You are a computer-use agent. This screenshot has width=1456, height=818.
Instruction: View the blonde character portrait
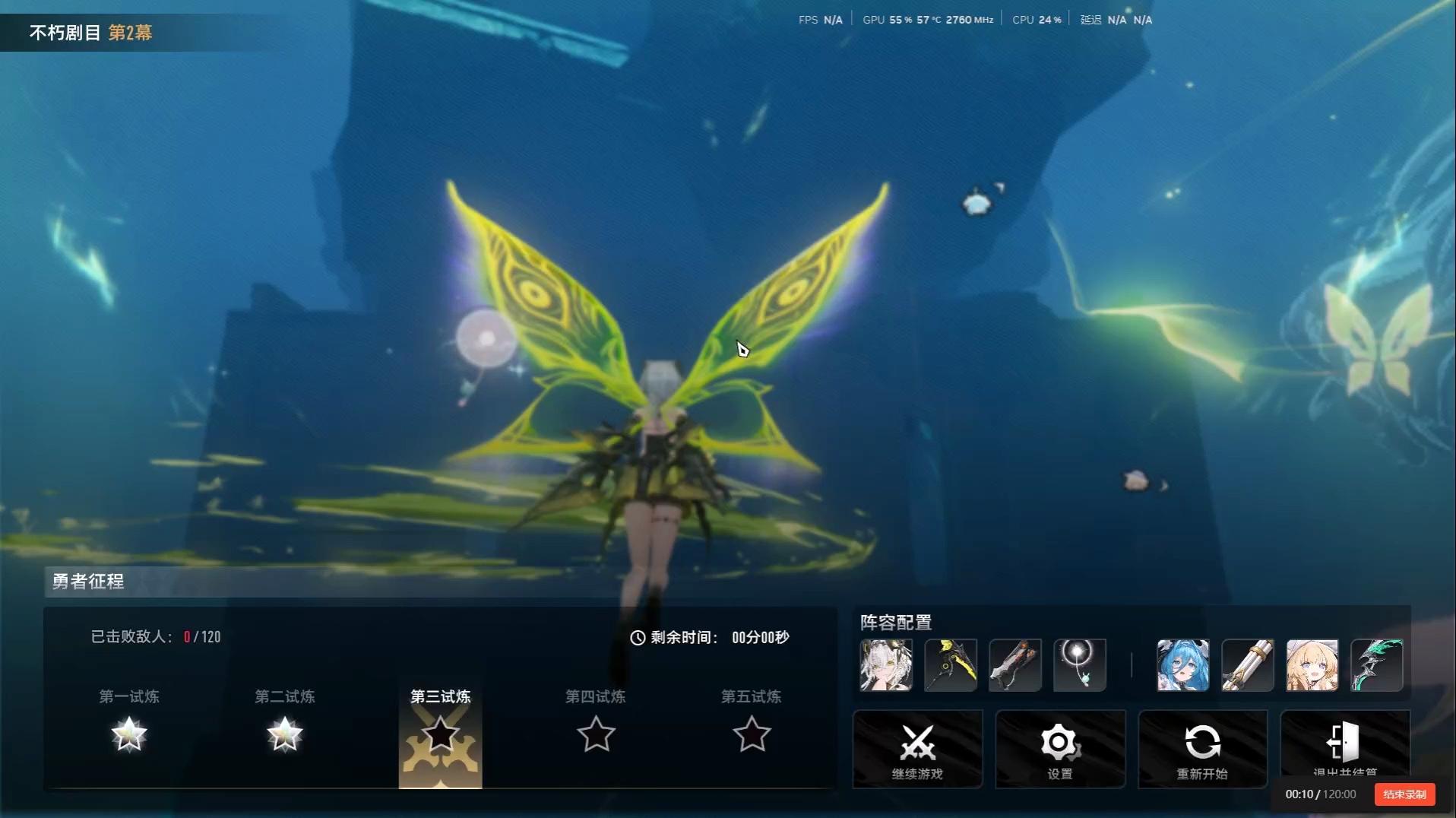(x=1312, y=665)
